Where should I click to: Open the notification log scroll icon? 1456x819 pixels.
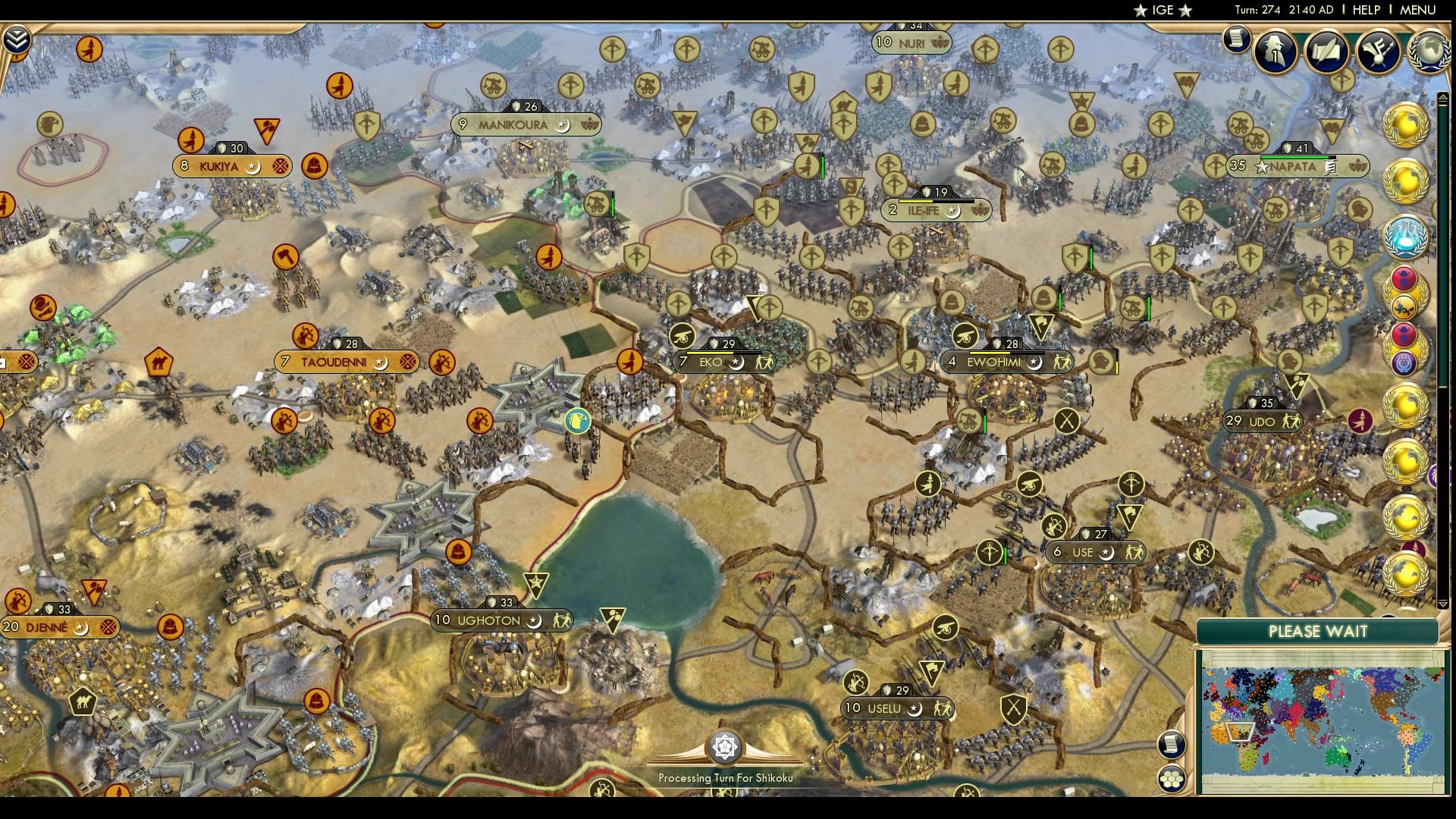tap(1236, 42)
